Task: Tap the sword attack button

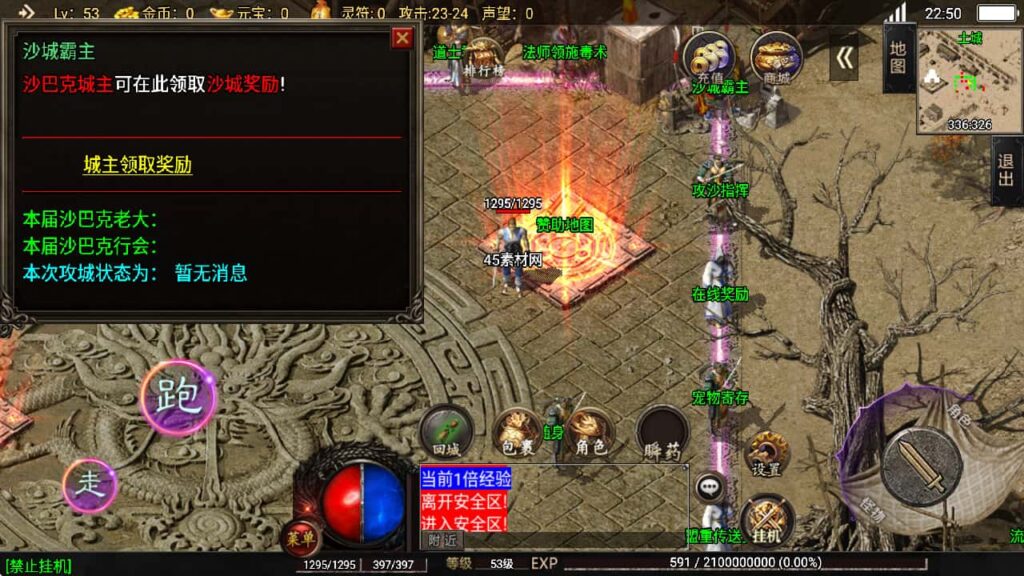Action: click(921, 466)
